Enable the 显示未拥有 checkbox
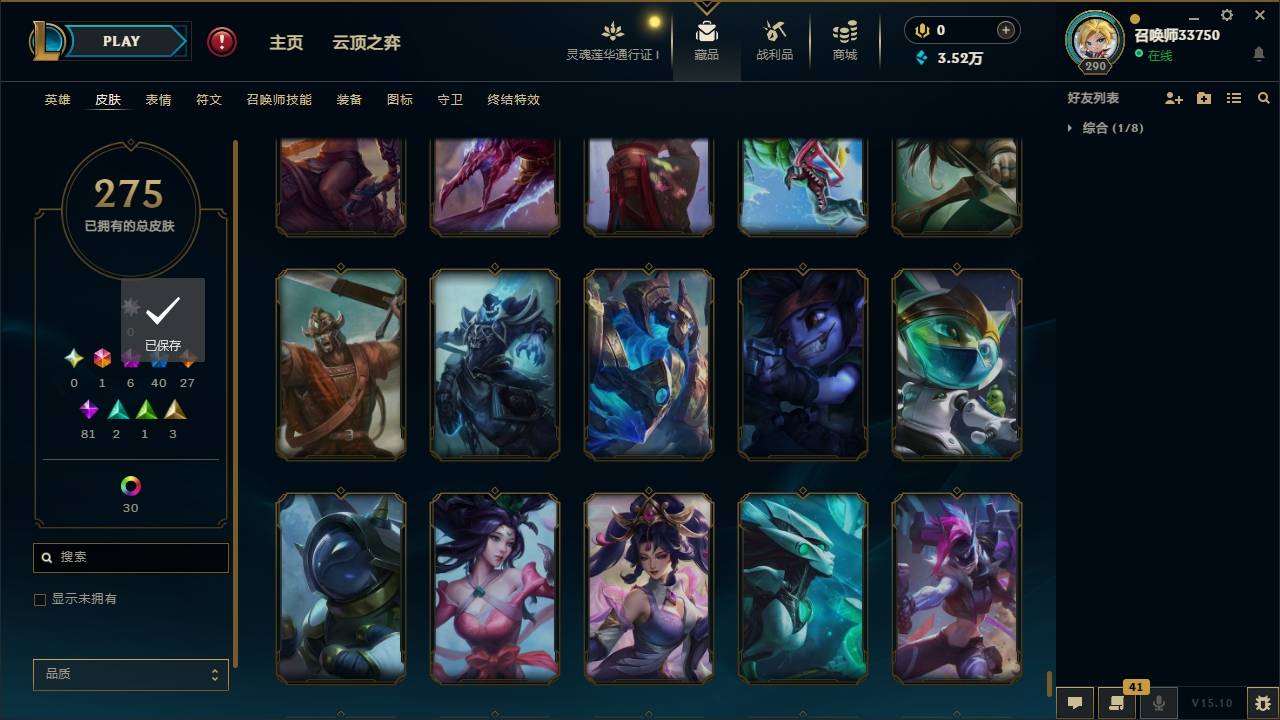This screenshot has width=1280, height=720. pyautogui.click(x=40, y=599)
